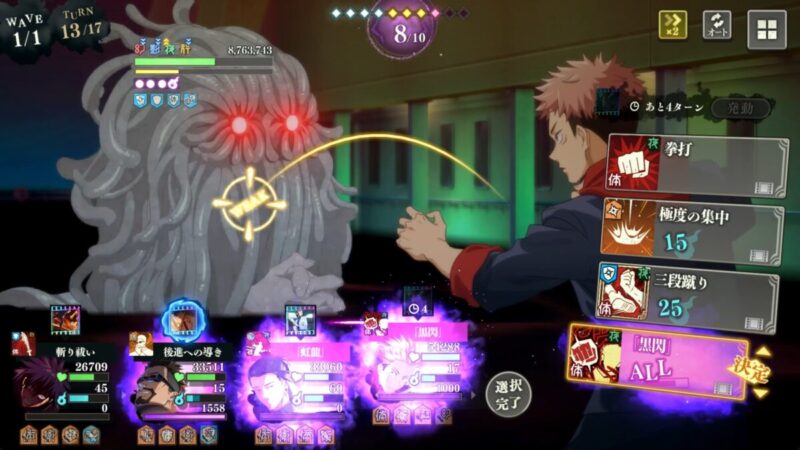Image resolution: width=800 pixels, height=450 pixels.
Task: Click the 選択完了 selection complete button
Action: point(509,394)
